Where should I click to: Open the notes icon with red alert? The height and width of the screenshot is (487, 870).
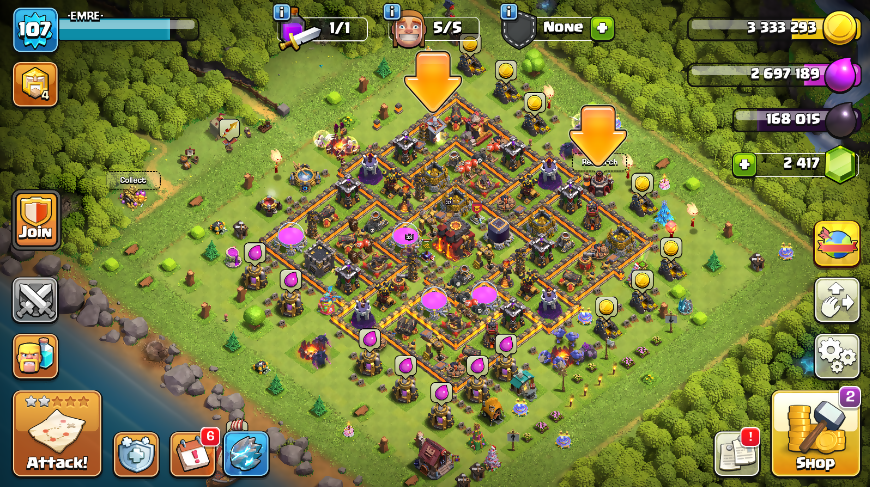point(736,454)
